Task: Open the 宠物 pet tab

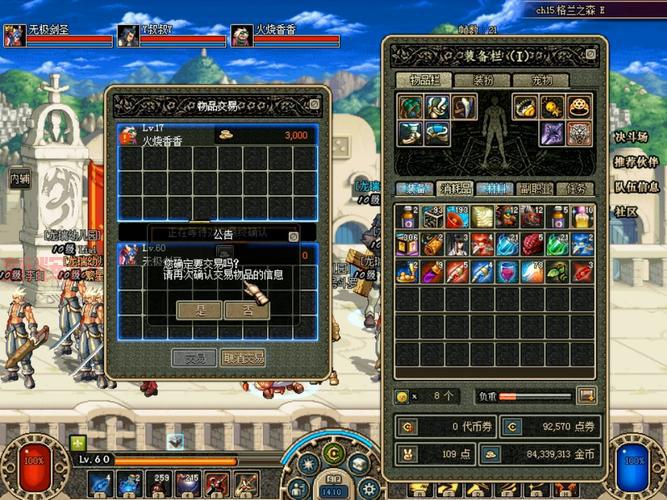Action: click(541, 80)
